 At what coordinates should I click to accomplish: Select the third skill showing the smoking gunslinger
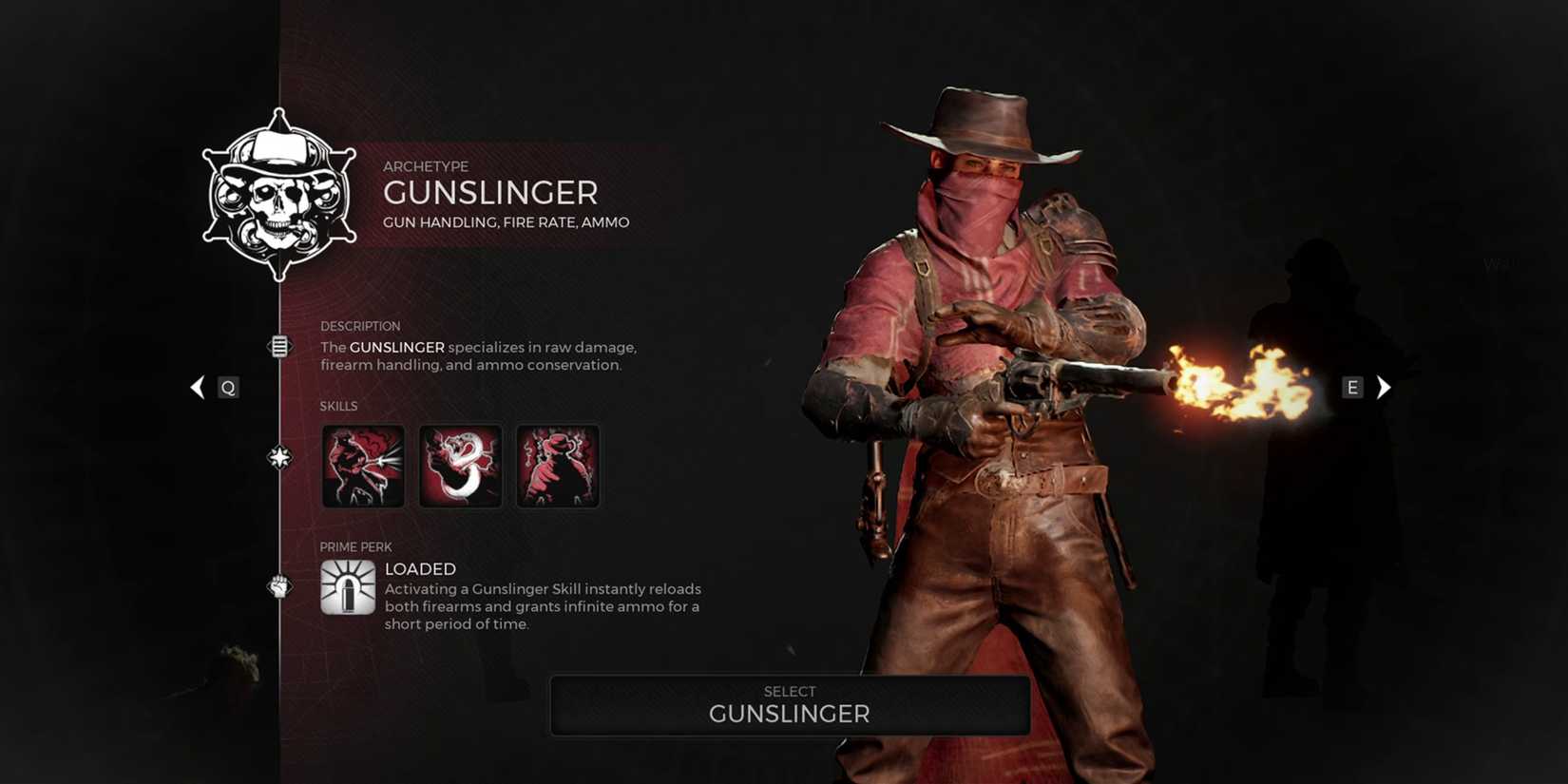557,465
